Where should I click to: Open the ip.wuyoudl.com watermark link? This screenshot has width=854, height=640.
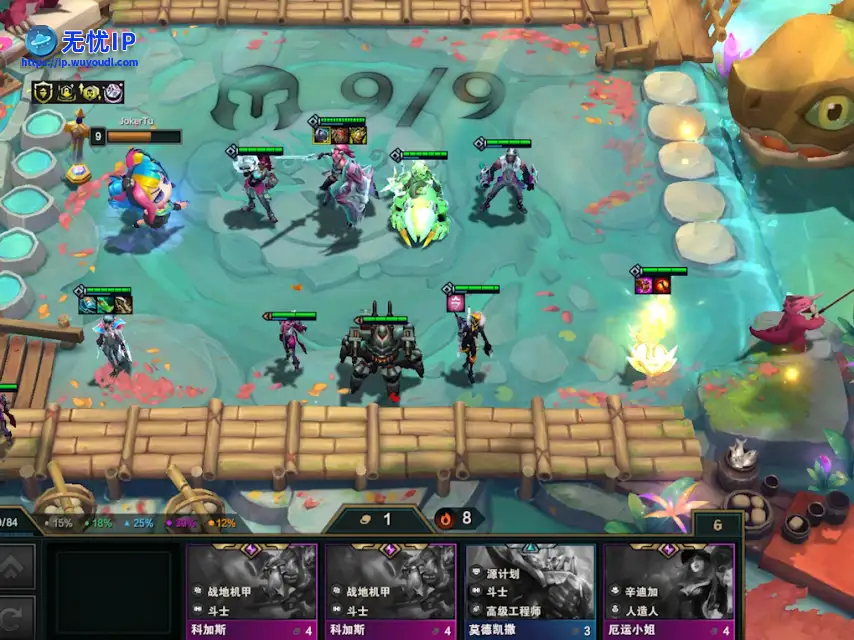point(80,62)
